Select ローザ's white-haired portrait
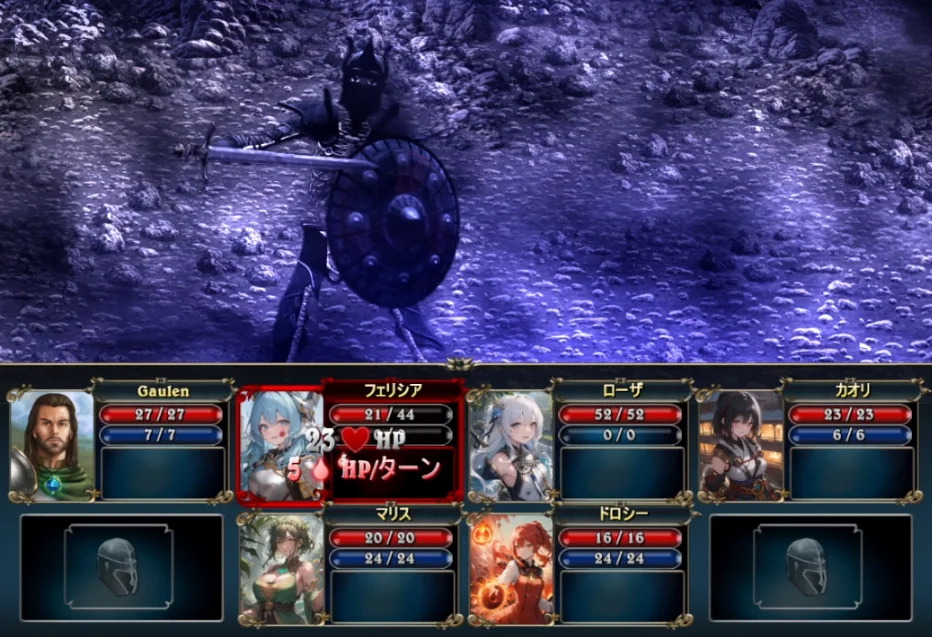This screenshot has width=932, height=637. pyautogui.click(x=509, y=444)
